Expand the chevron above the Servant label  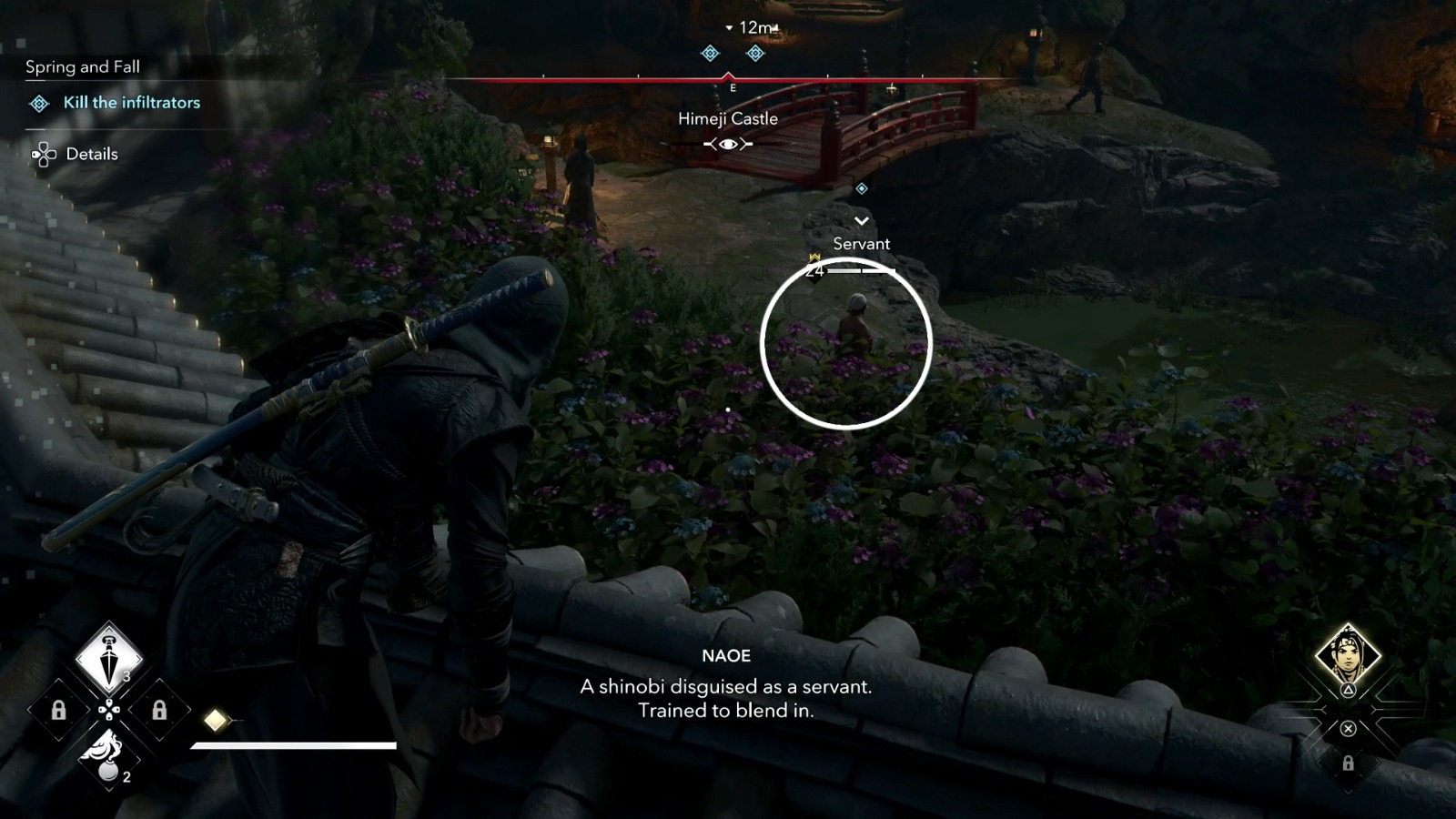click(x=861, y=220)
